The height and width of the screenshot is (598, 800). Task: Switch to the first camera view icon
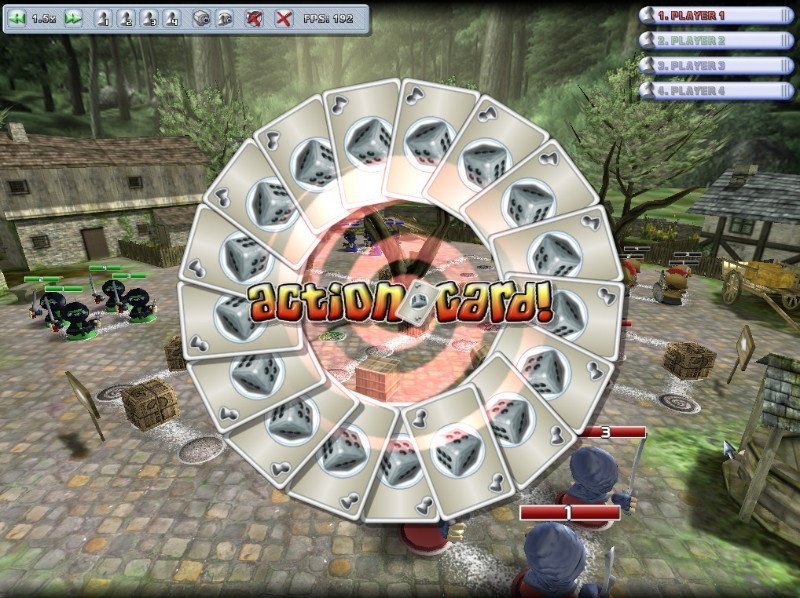point(200,19)
